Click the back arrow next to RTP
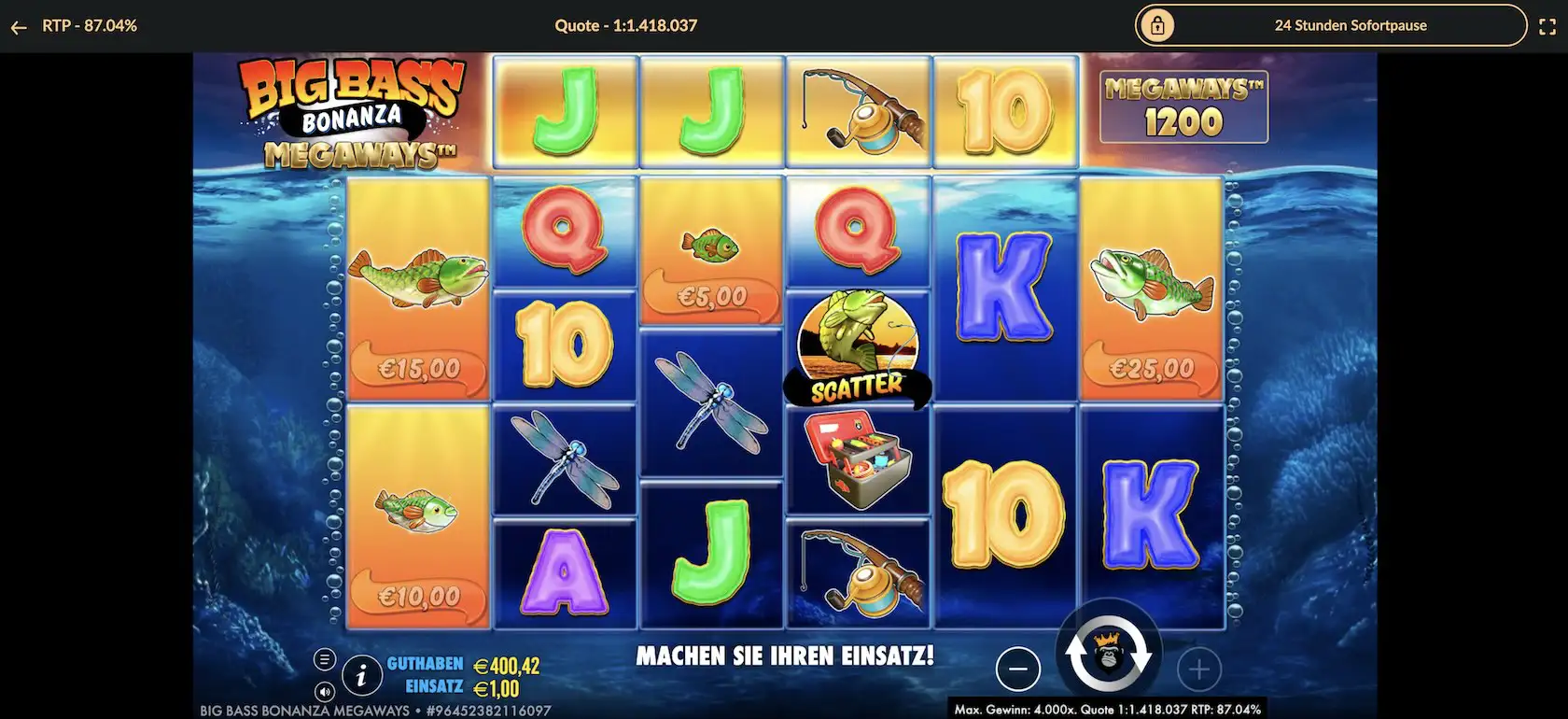This screenshot has width=1568, height=719. pyautogui.click(x=19, y=25)
